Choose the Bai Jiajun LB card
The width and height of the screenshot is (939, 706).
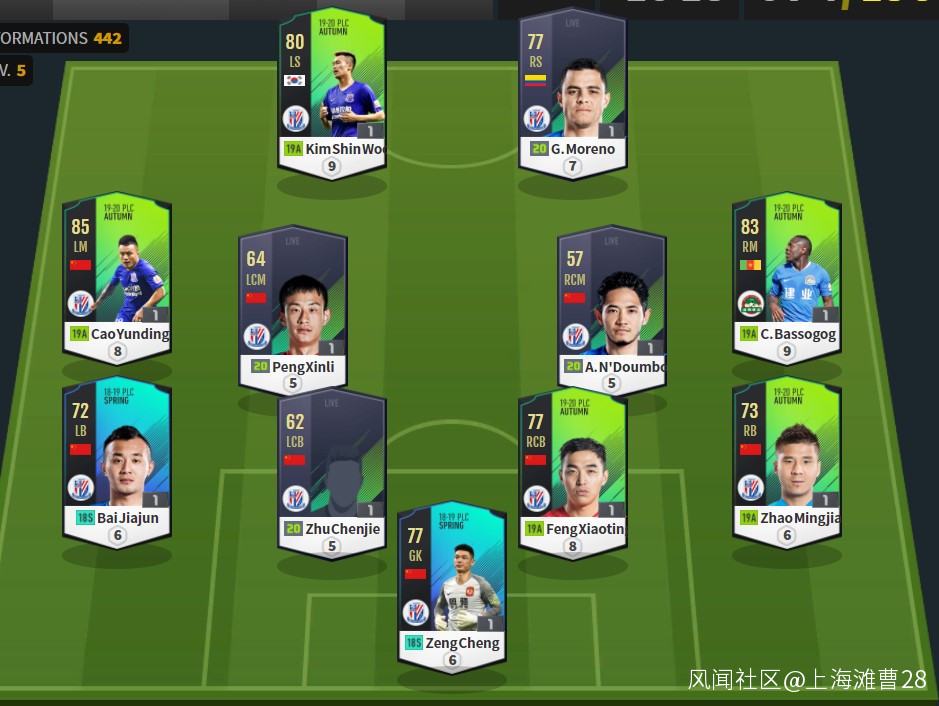click(117, 455)
